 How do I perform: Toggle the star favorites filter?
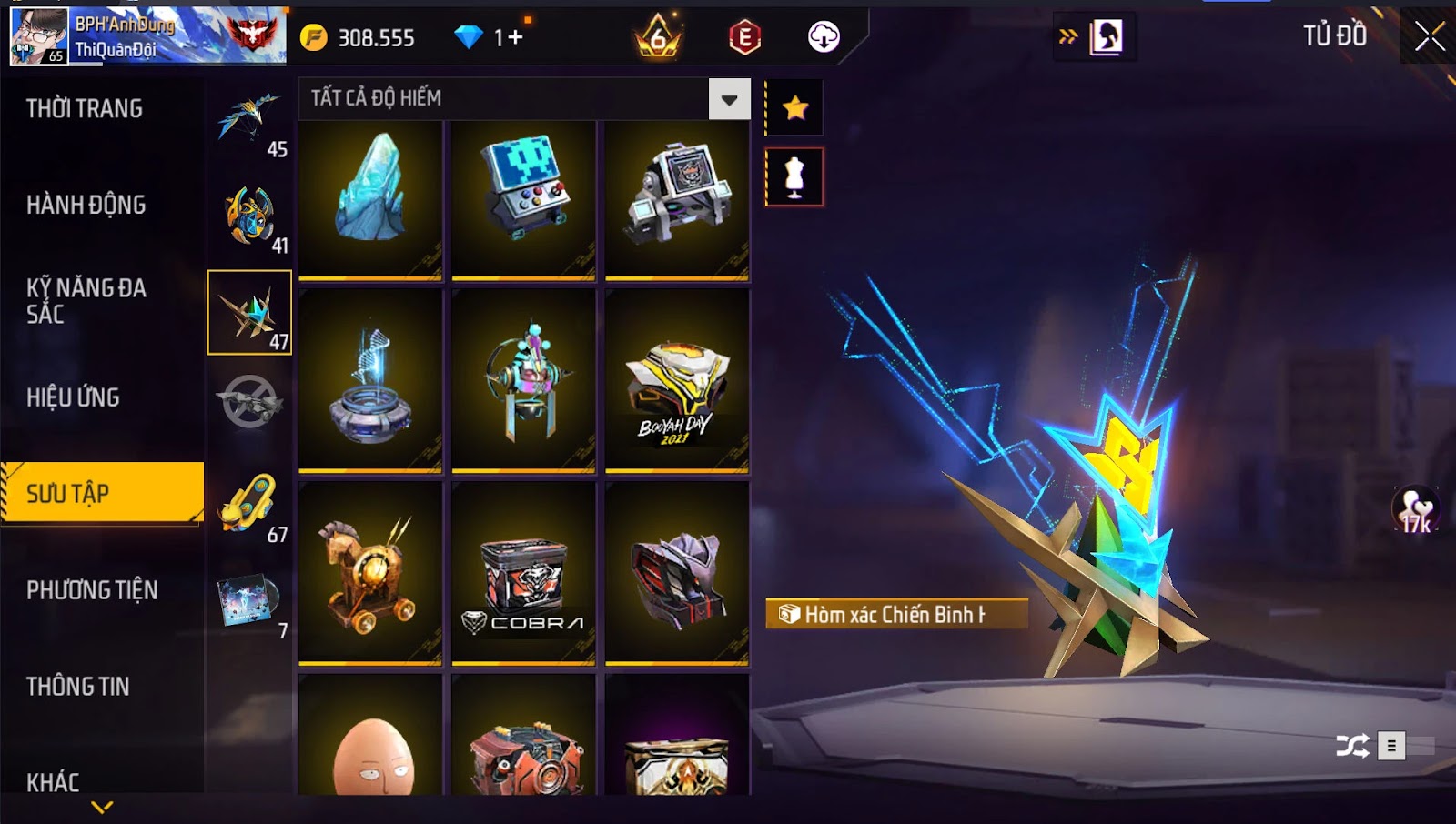pos(795,108)
